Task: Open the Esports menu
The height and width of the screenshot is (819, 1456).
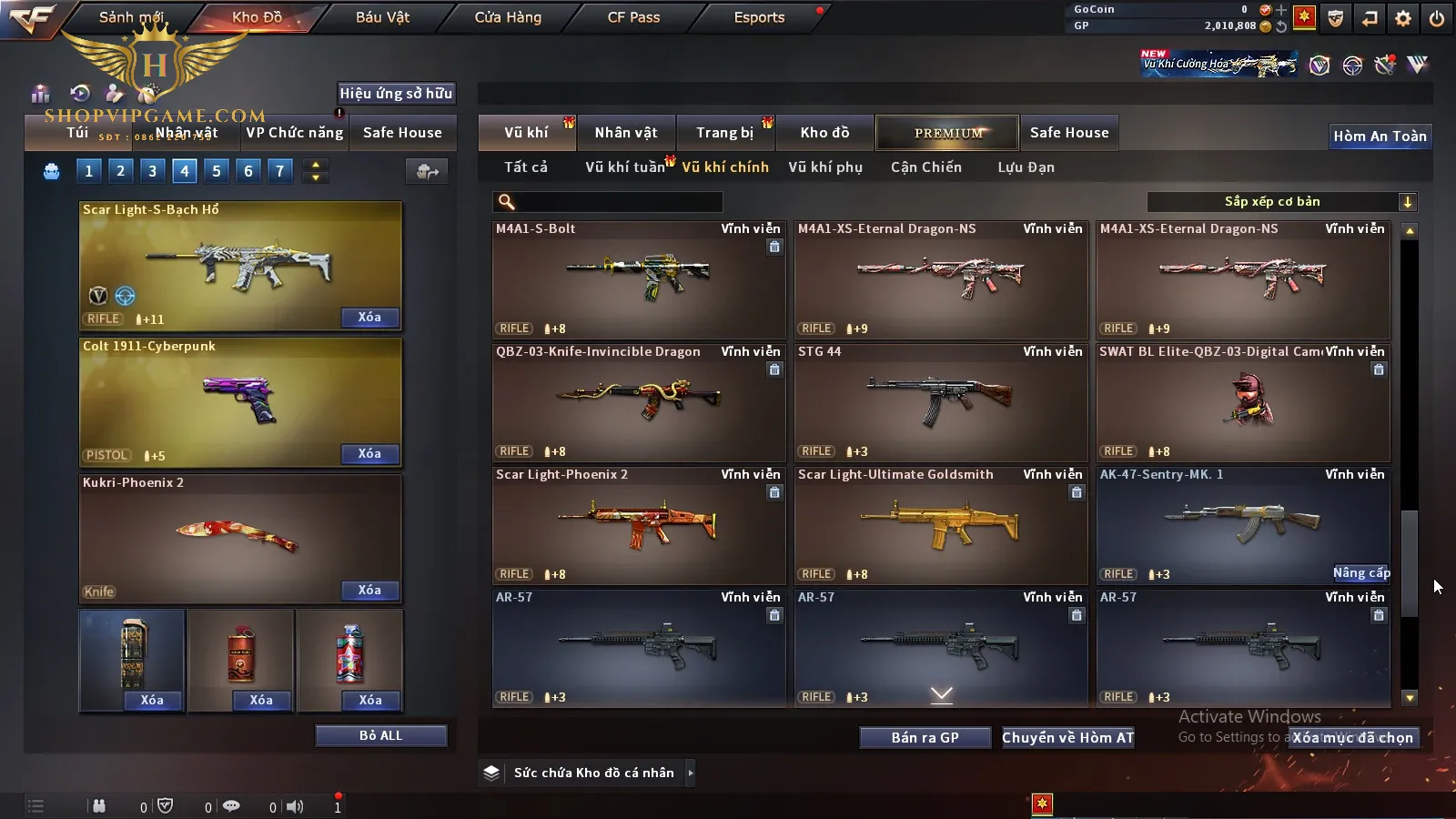Action: tap(759, 17)
